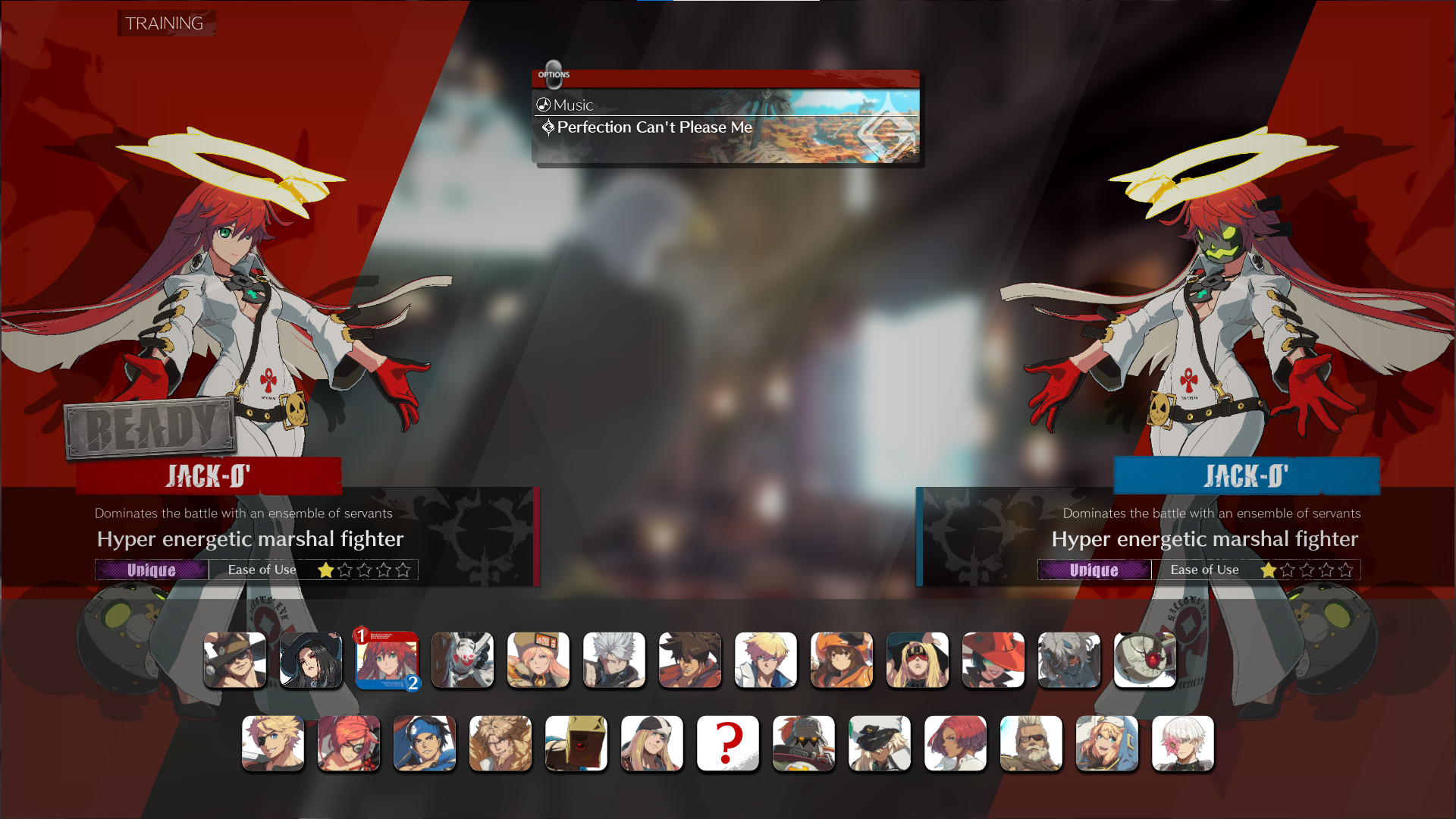The image size is (1456, 819).
Task: Select Leo Whitefang's portrait
Action: (500, 743)
